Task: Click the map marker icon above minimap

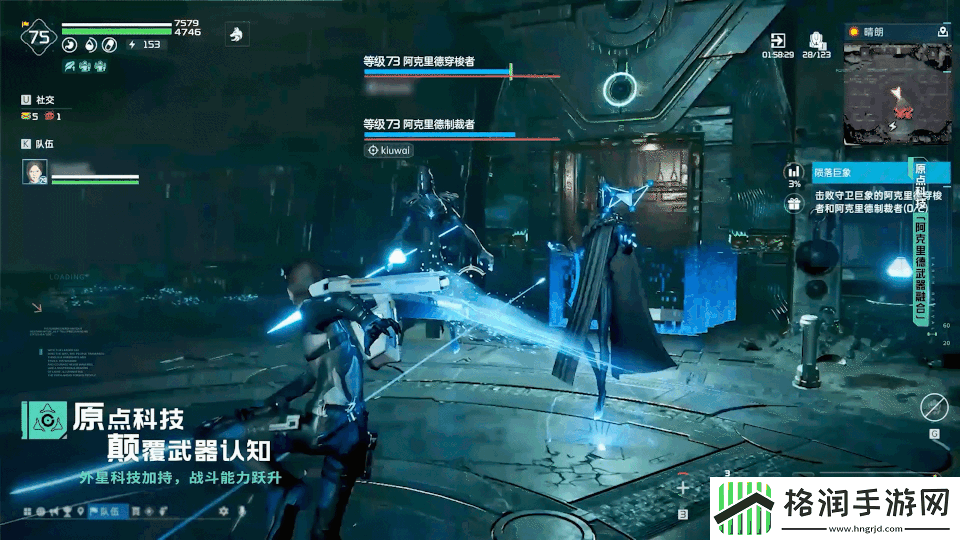Action: coord(942,32)
